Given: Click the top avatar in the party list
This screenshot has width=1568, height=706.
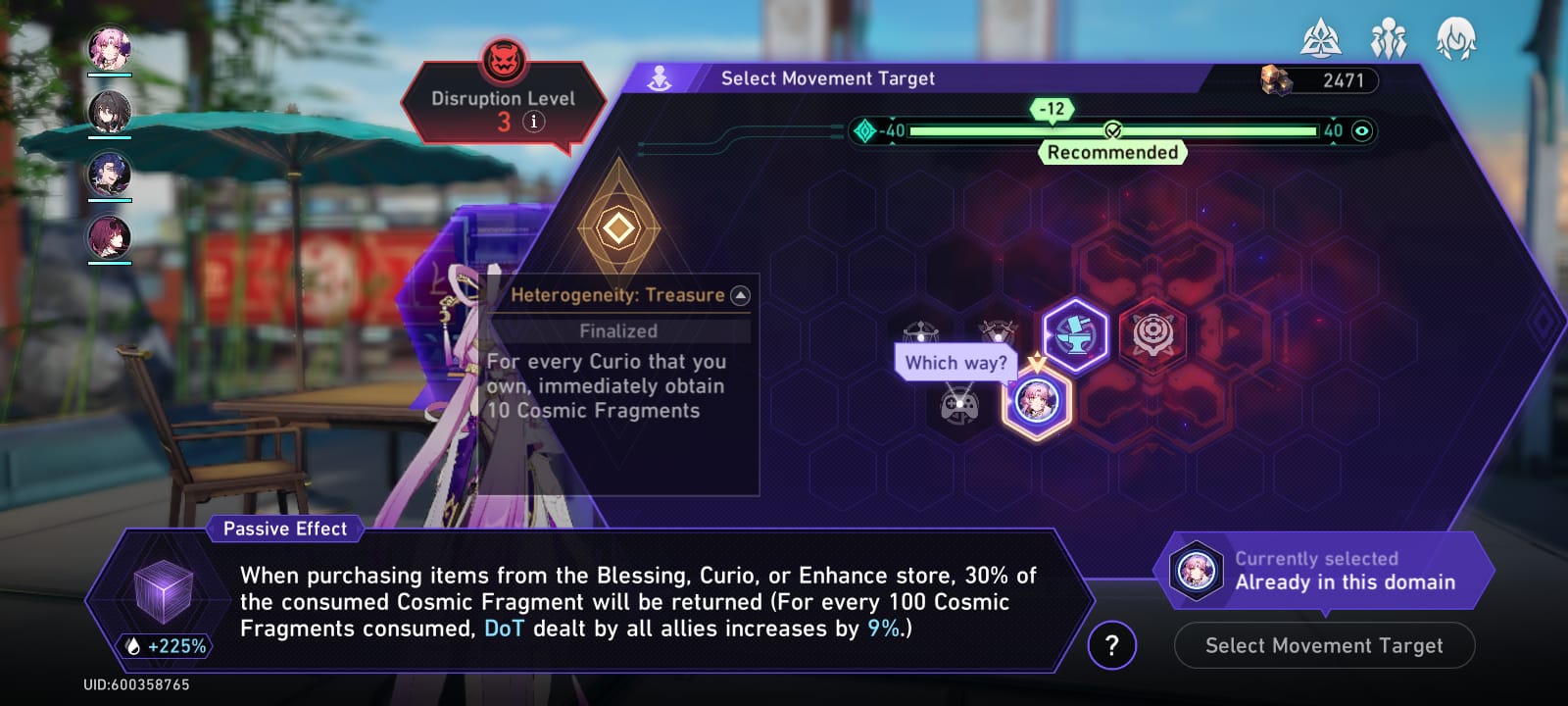Looking at the screenshot, I should (x=111, y=46).
